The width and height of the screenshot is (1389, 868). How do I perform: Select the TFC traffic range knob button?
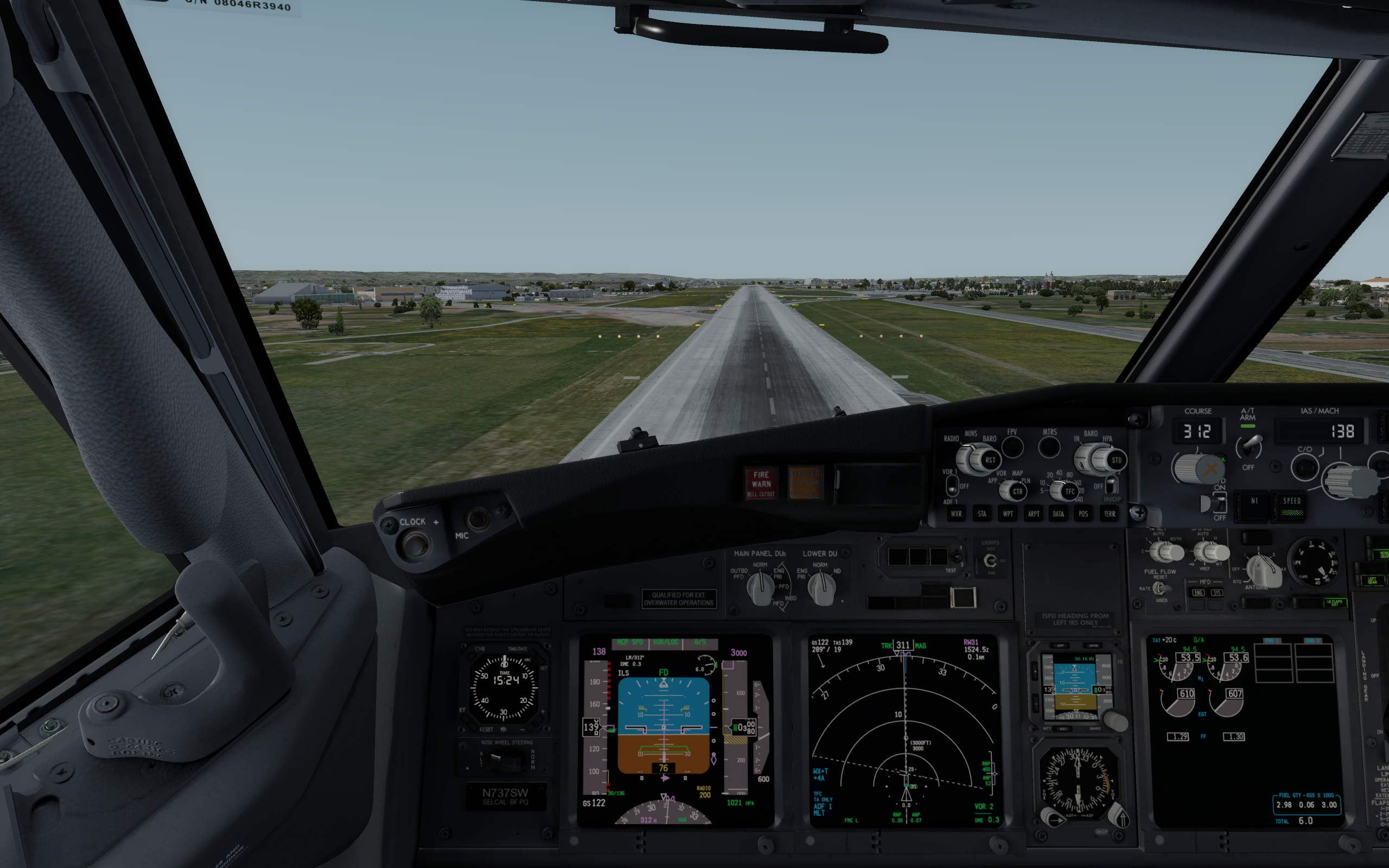[x=1069, y=492]
